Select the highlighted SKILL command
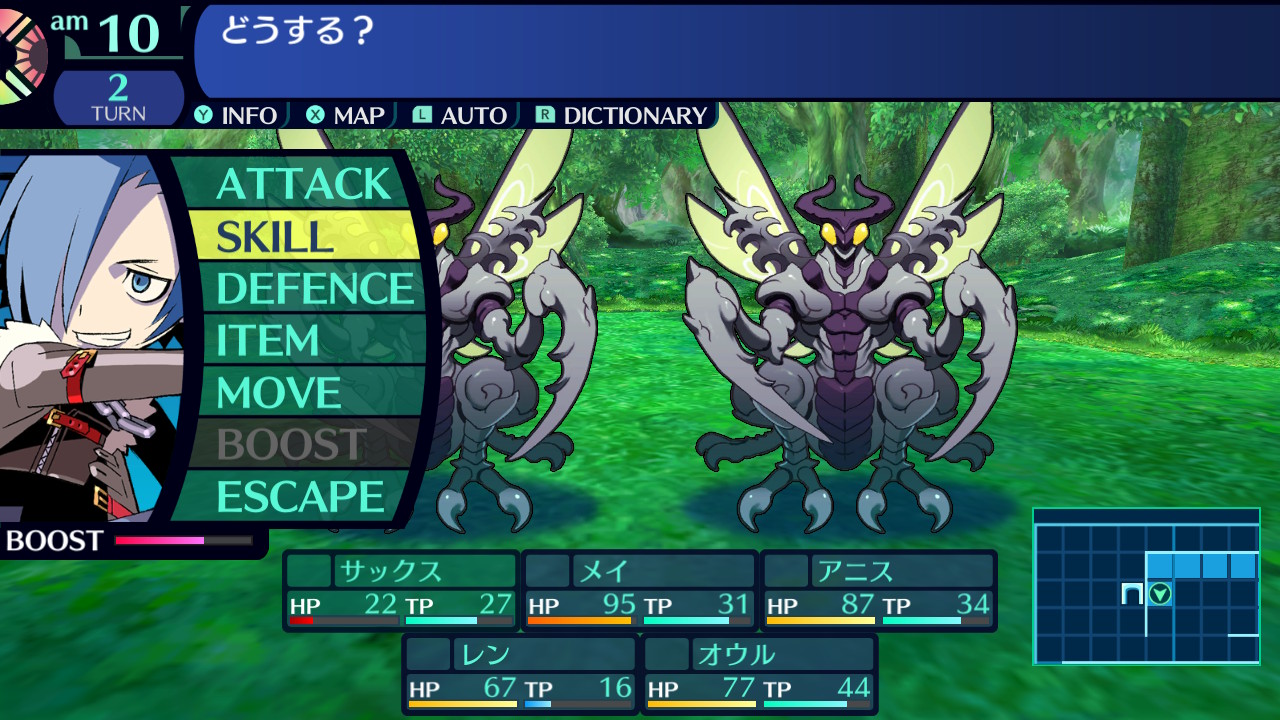The image size is (1280, 720). (x=303, y=236)
